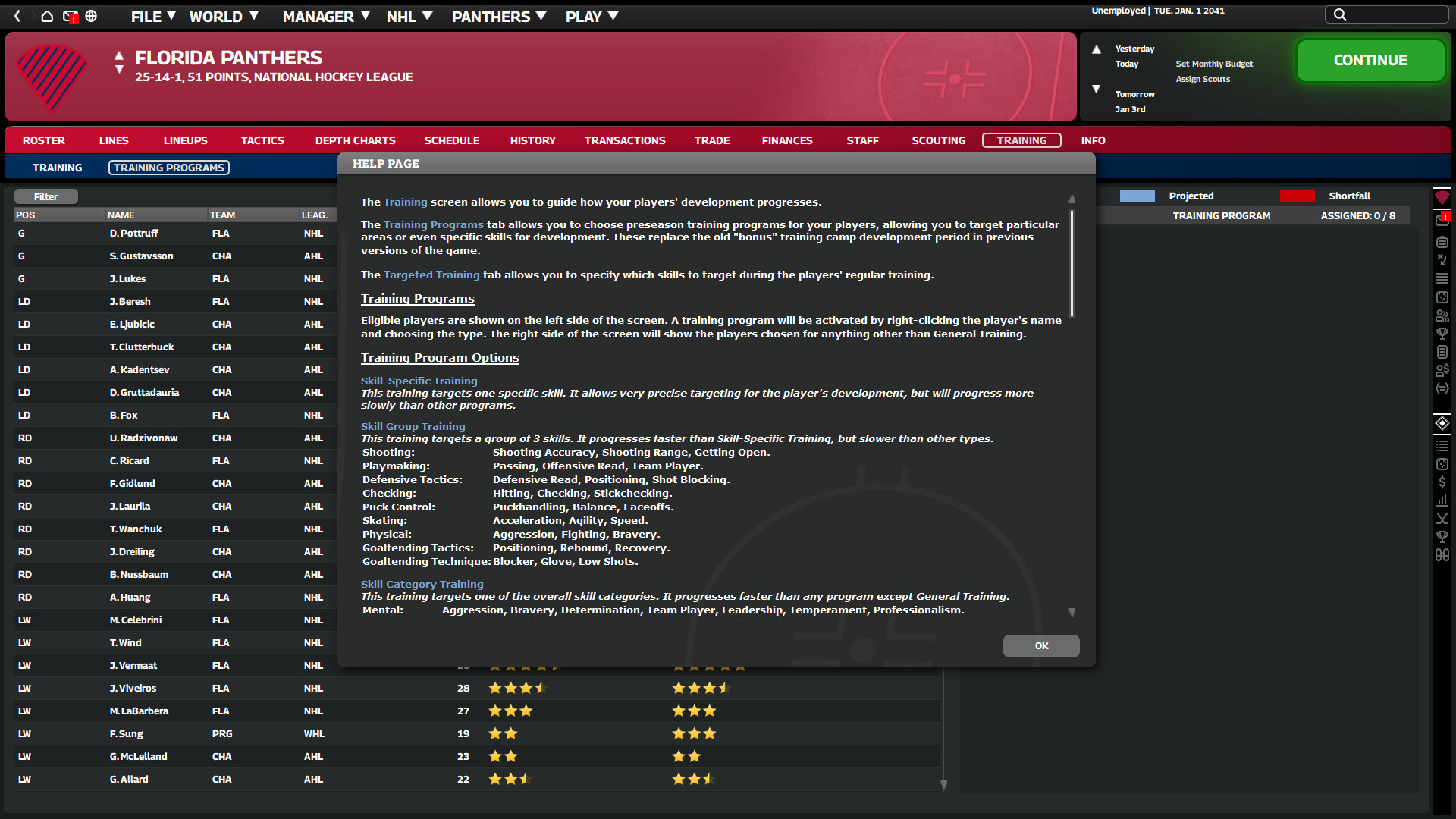1456x819 pixels.
Task: Click OK to close the Help Page
Action: click(x=1040, y=646)
